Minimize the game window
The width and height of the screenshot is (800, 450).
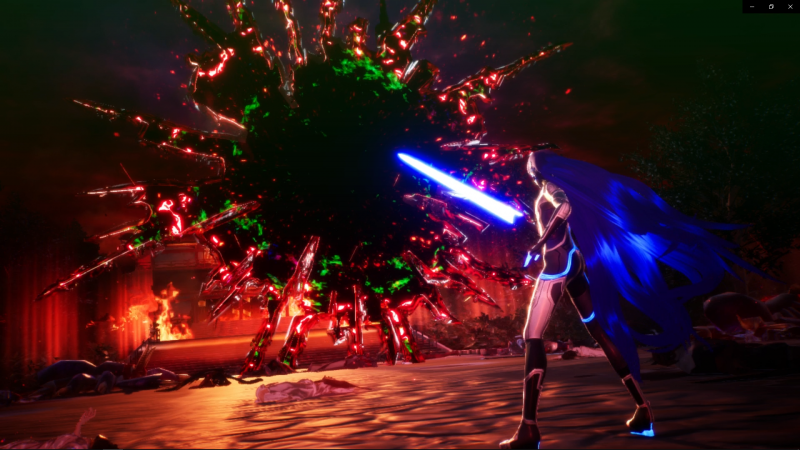[x=752, y=6]
